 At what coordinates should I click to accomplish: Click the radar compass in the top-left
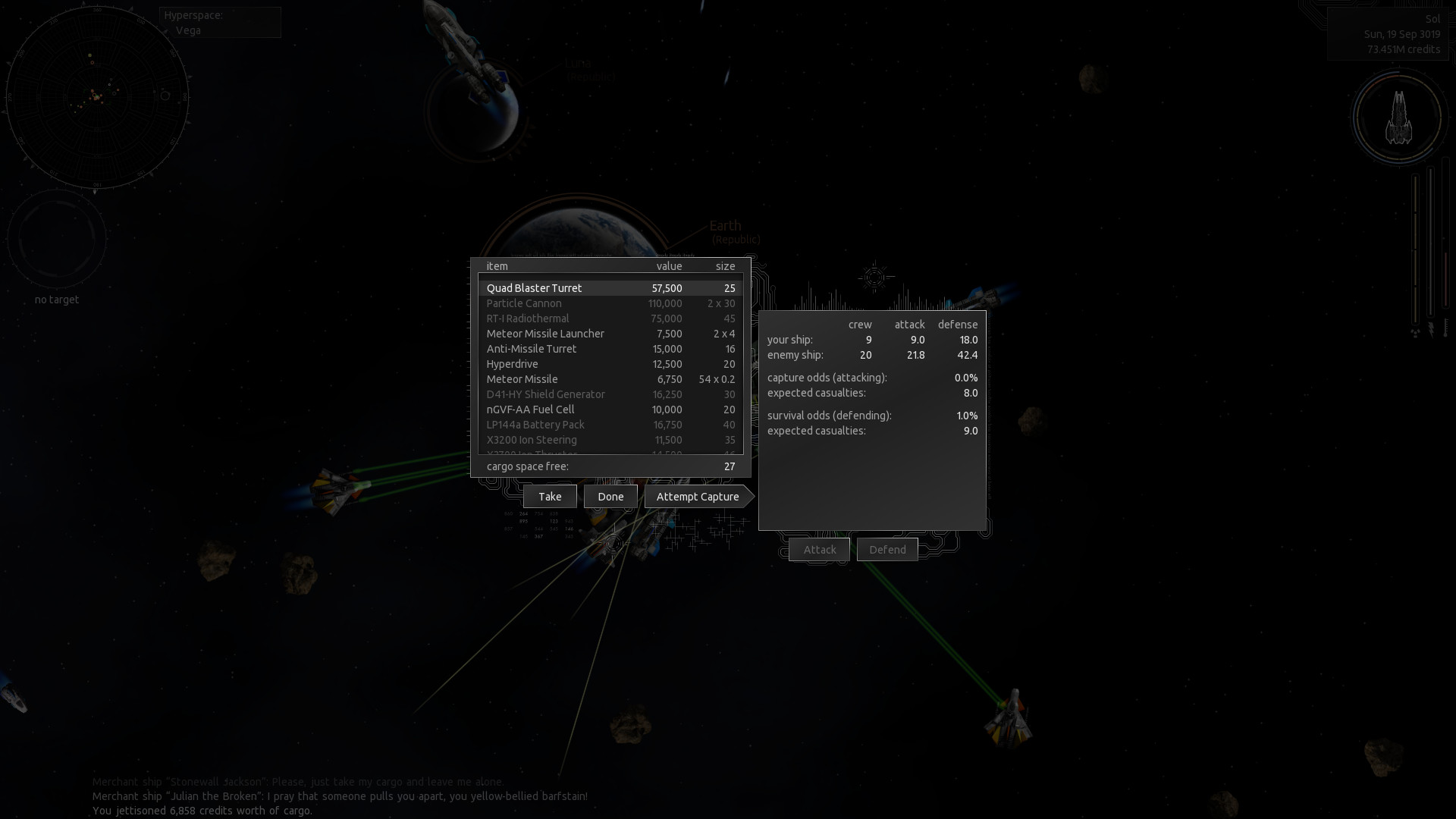pos(99,99)
